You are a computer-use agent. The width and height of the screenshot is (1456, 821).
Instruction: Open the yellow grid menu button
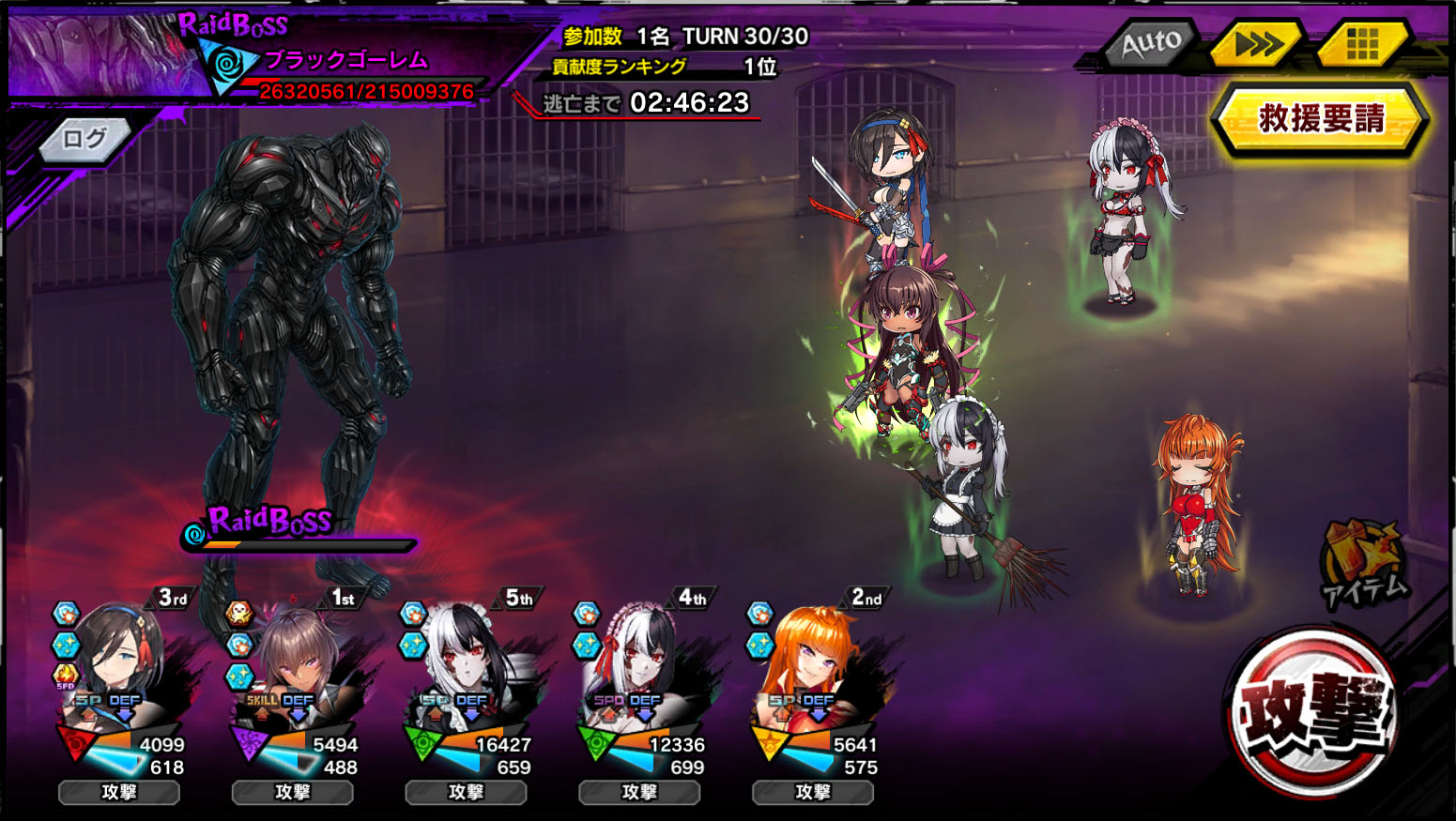pos(1362,43)
